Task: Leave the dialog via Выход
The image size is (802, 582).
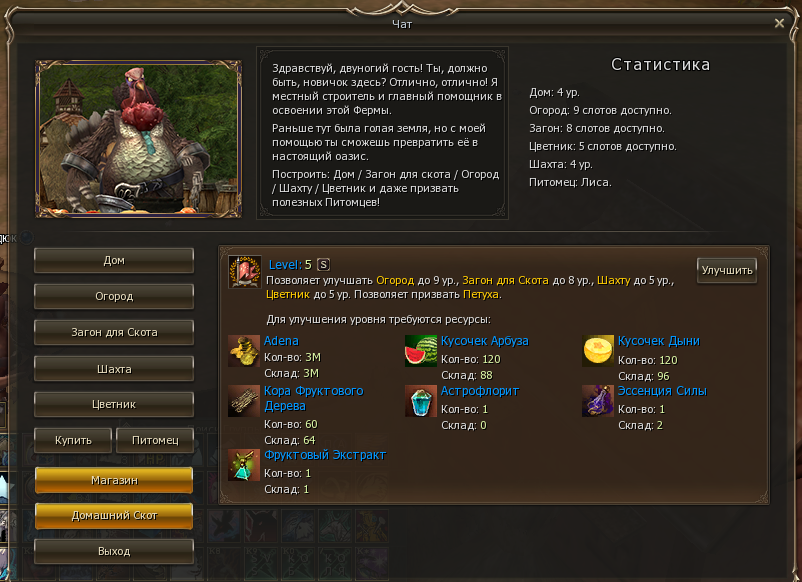Action: pyautogui.click(x=114, y=551)
